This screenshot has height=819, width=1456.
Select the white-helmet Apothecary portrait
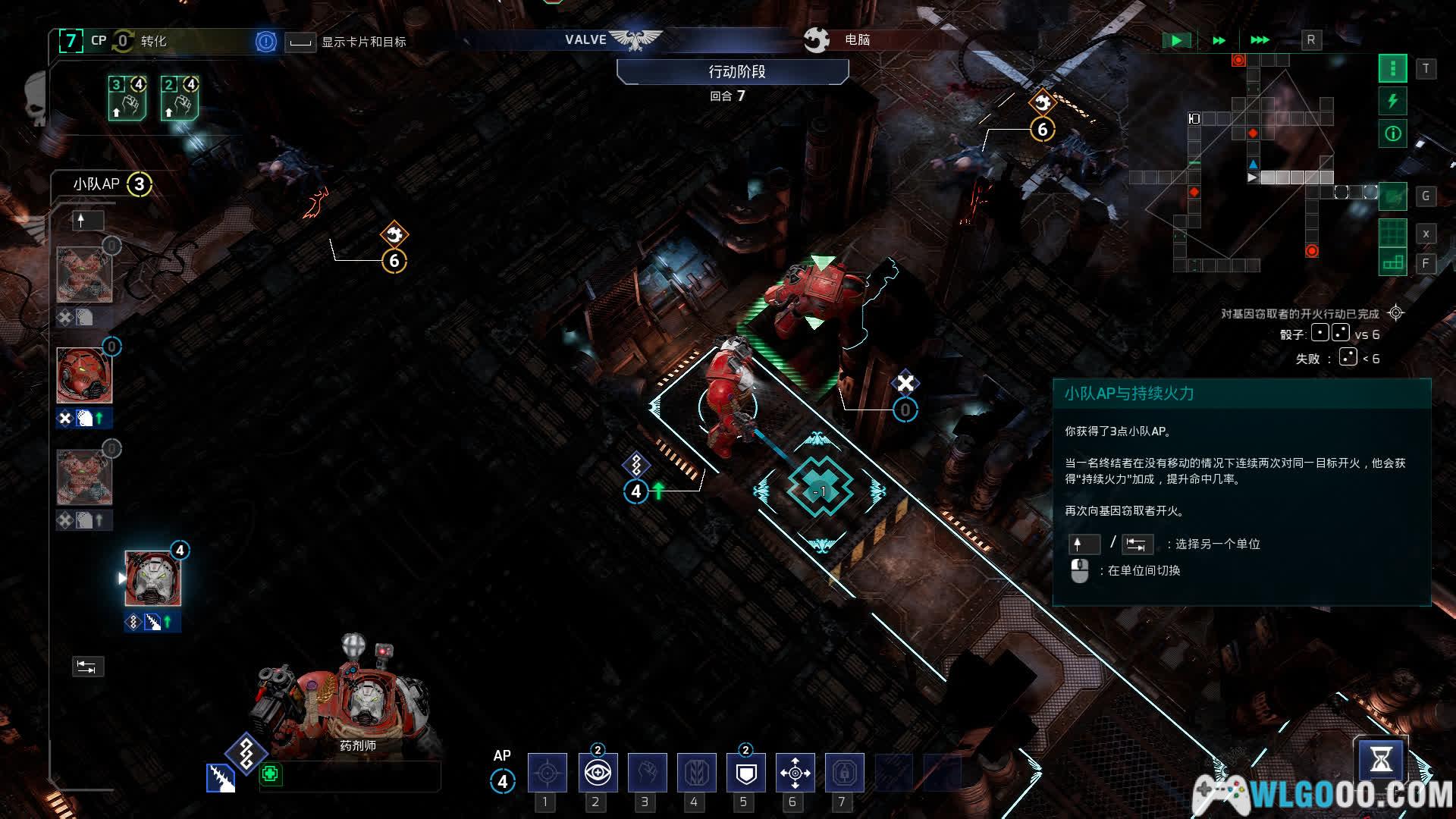(x=152, y=578)
